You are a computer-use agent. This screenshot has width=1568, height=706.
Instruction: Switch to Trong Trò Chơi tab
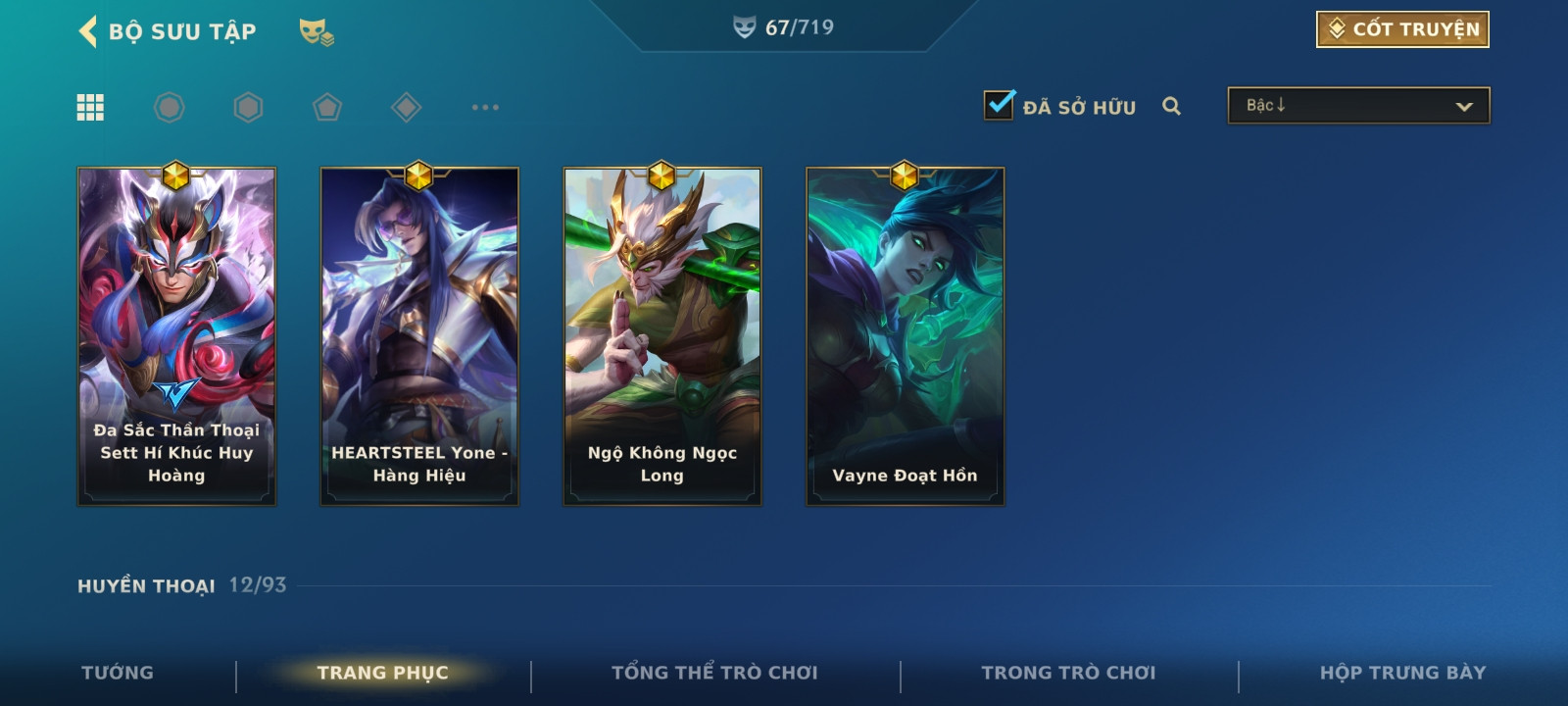click(x=1068, y=673)
